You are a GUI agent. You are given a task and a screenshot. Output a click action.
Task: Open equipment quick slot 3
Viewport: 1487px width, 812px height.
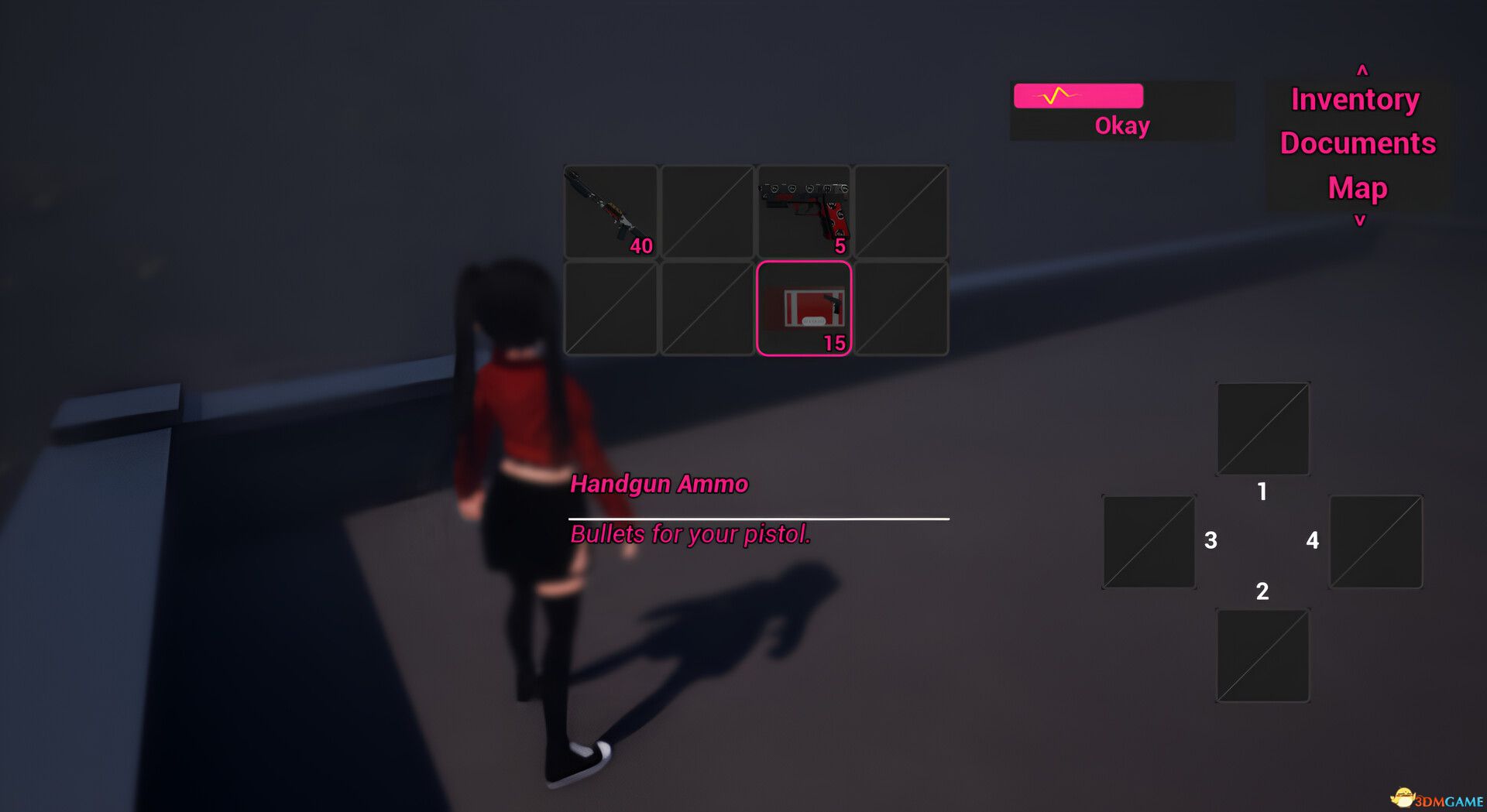click(1149, 541)
